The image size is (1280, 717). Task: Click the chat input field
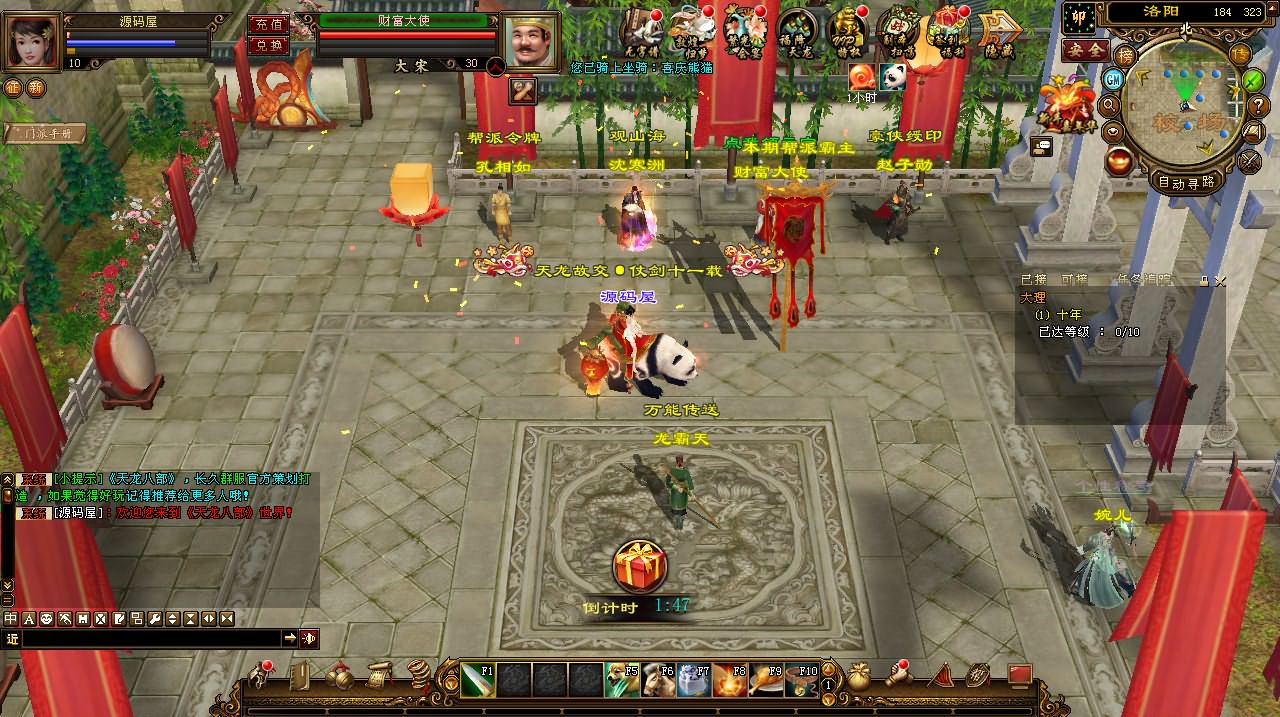[150, 638]
